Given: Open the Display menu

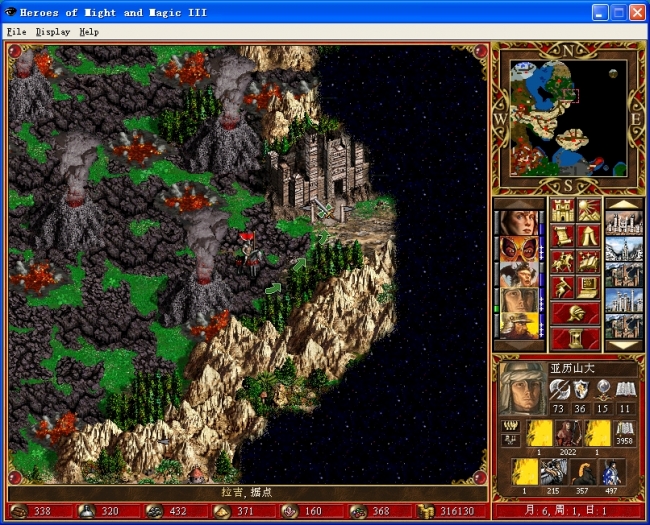Looking at the screenshot, I should 52,31.
